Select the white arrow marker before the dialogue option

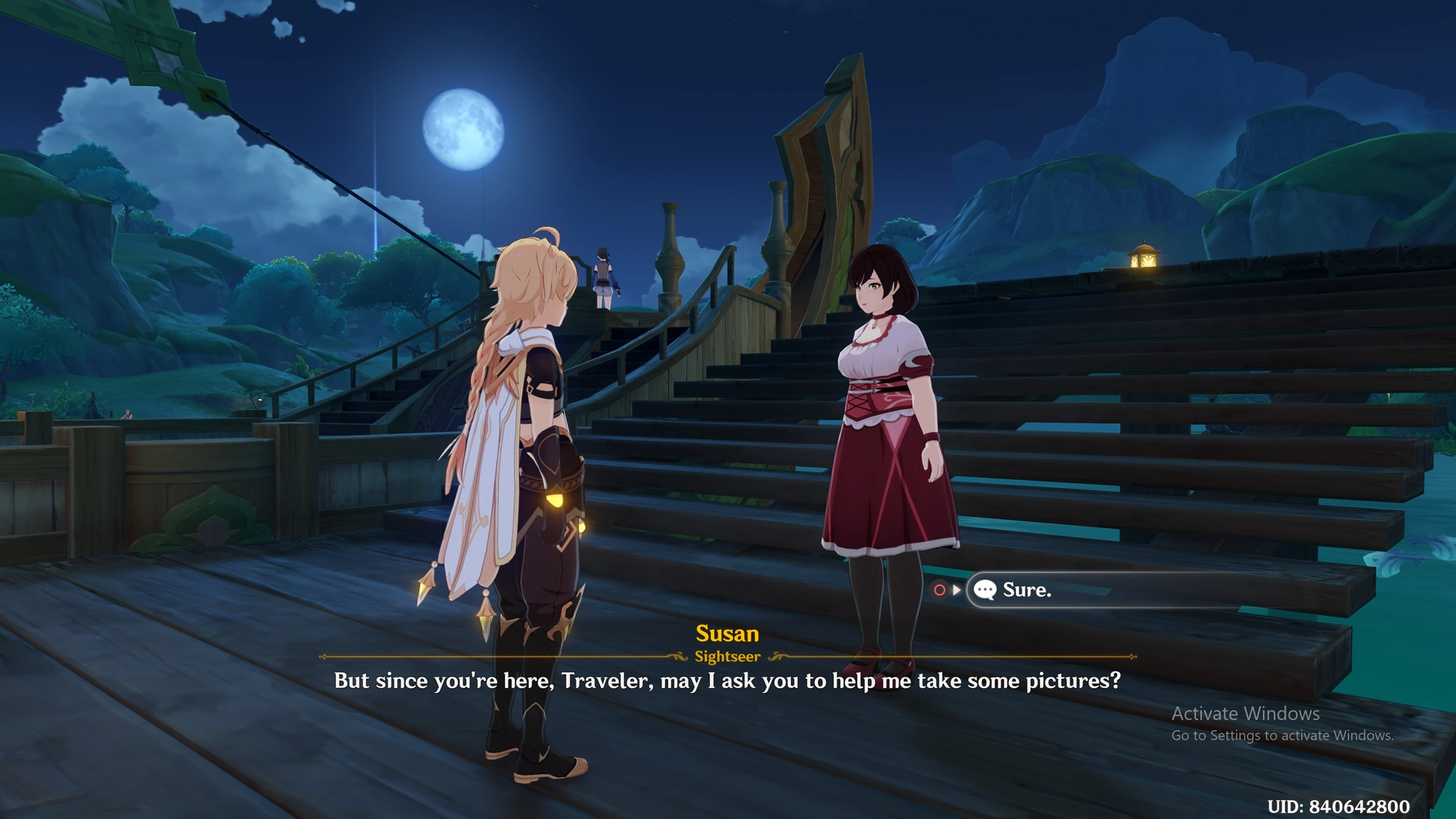956,589
